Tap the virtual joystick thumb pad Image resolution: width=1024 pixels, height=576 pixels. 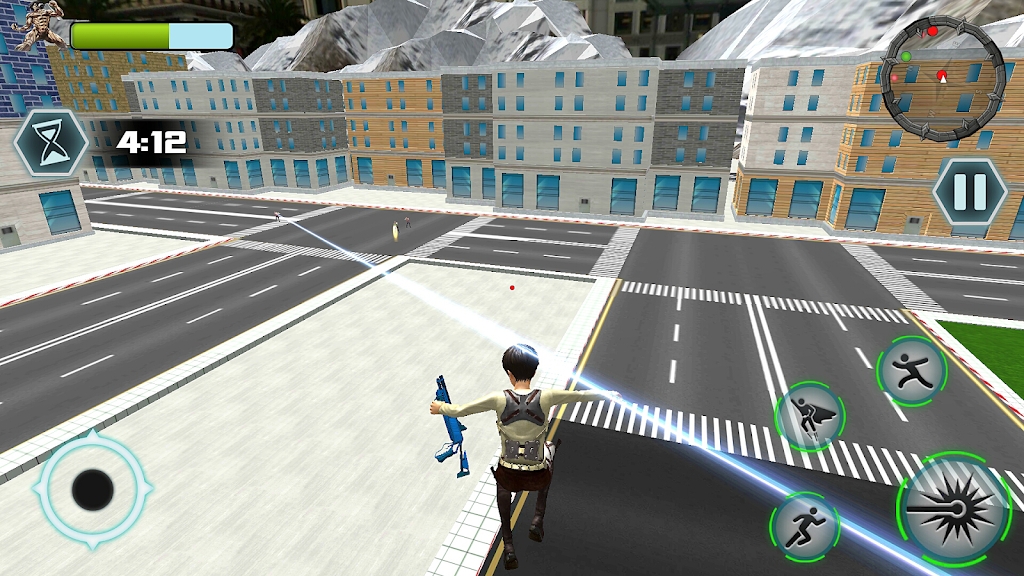point(93,489)
